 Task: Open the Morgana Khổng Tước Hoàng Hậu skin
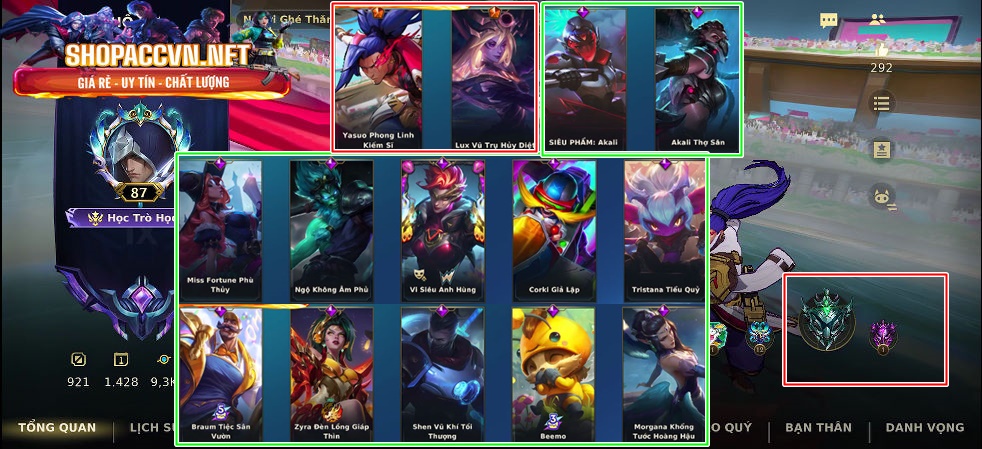tap(664, 374)
